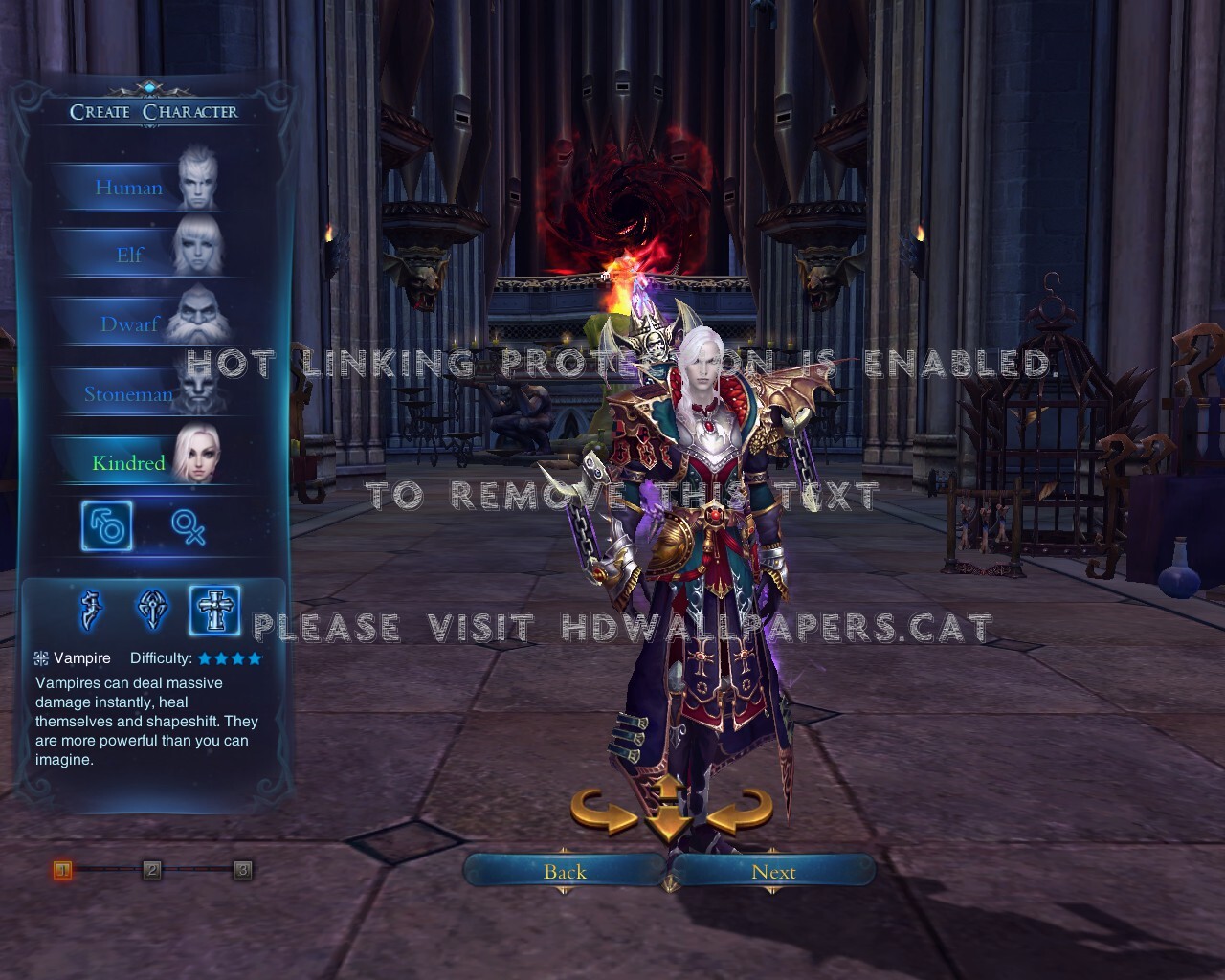The image size is (1225, 980).
Task: Click the small Vampire emblem beside class name
Action: coord(40,657)
